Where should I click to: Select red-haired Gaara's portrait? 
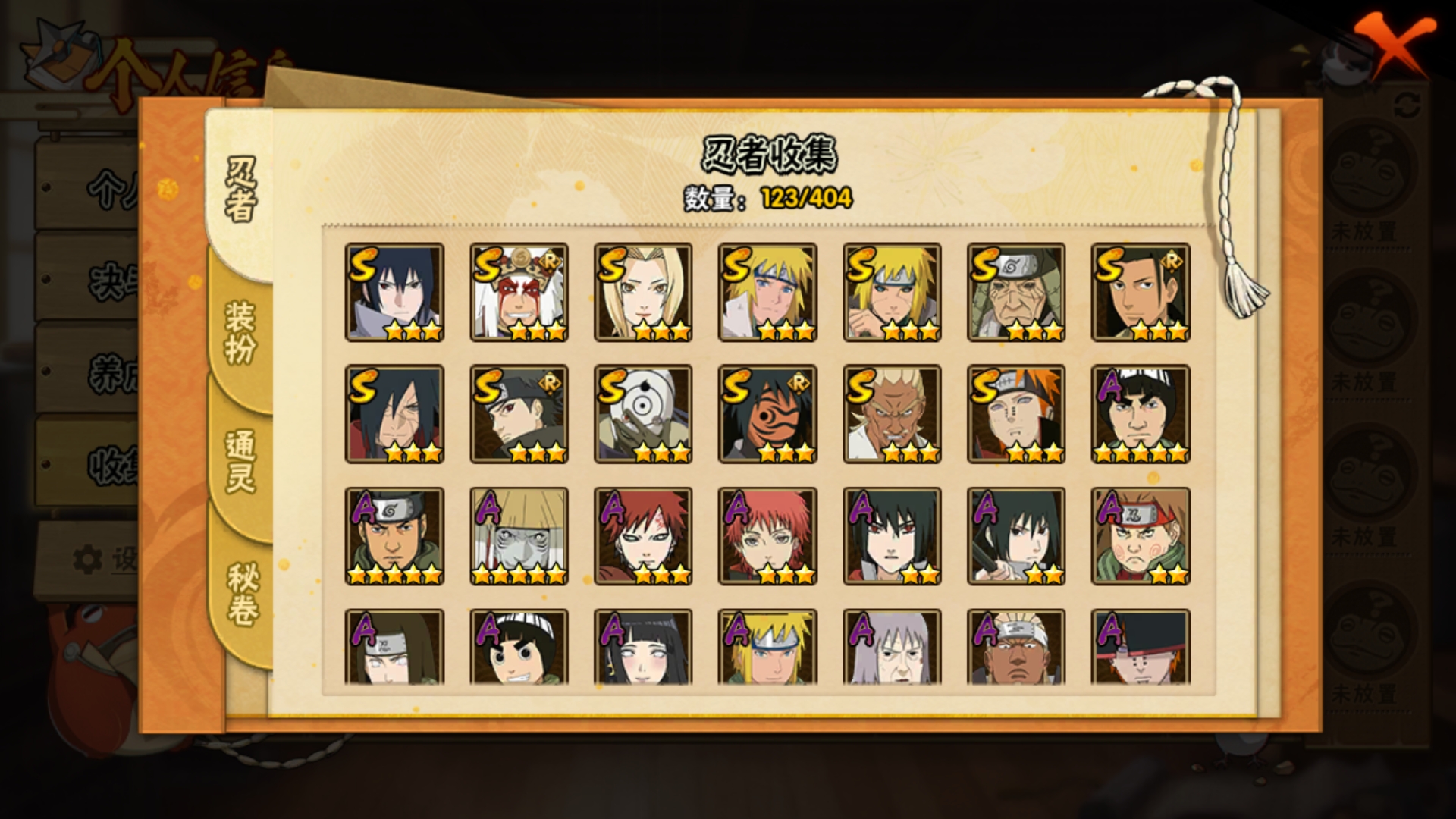pyautogui.click(x=643, y=536)
